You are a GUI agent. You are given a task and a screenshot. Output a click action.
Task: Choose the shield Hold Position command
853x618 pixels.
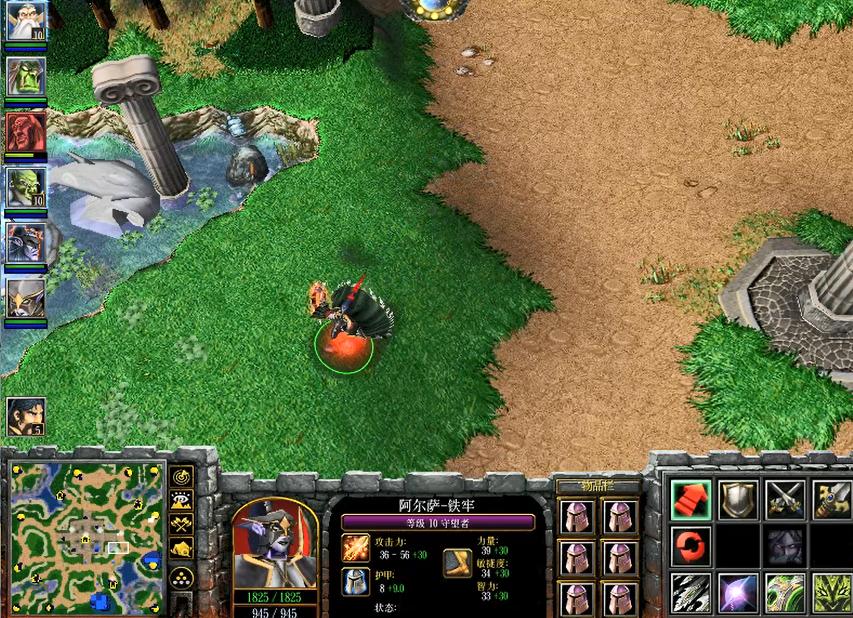click(738, 499)
